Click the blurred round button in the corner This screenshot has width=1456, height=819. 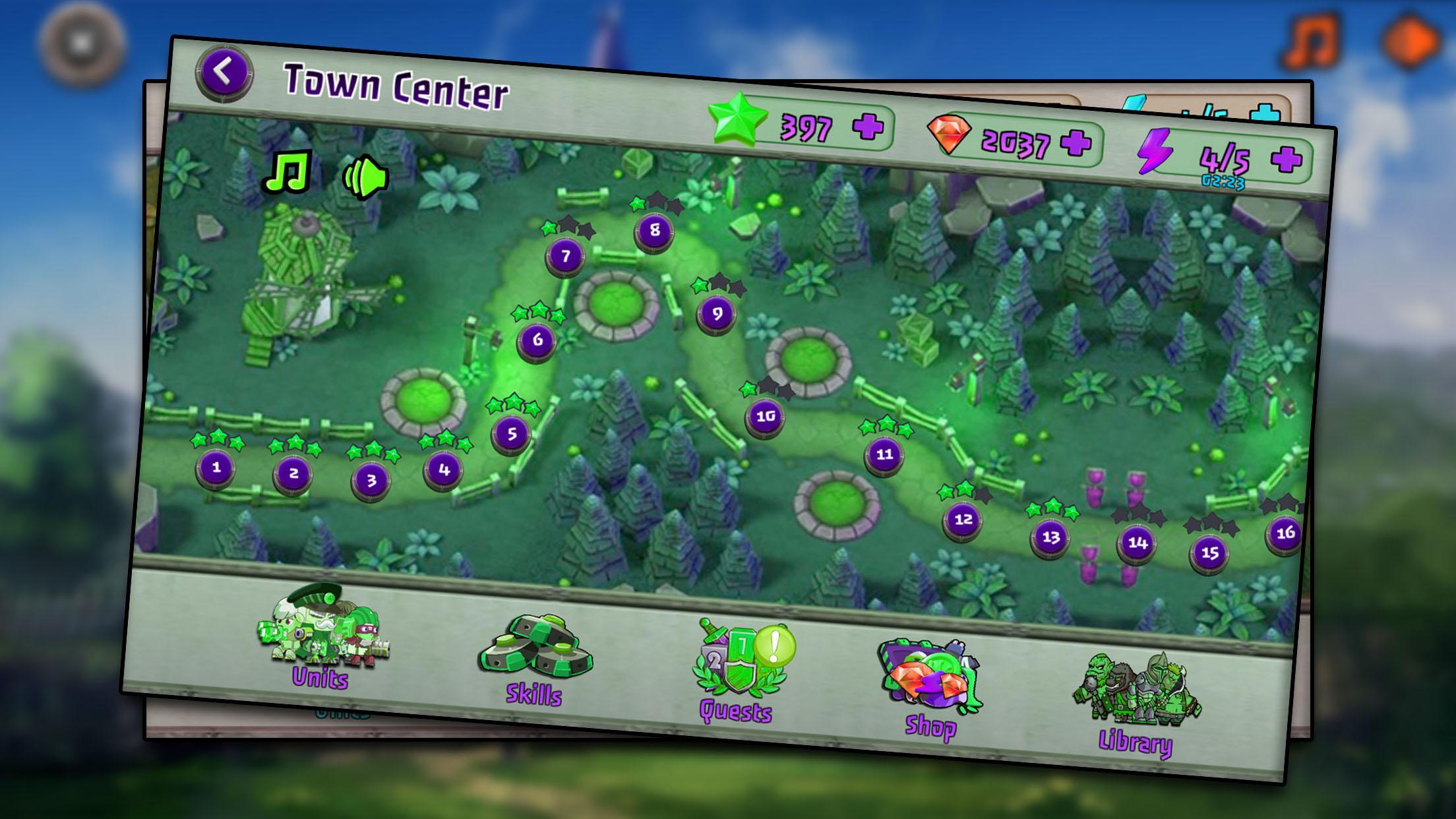pos(82,44)
